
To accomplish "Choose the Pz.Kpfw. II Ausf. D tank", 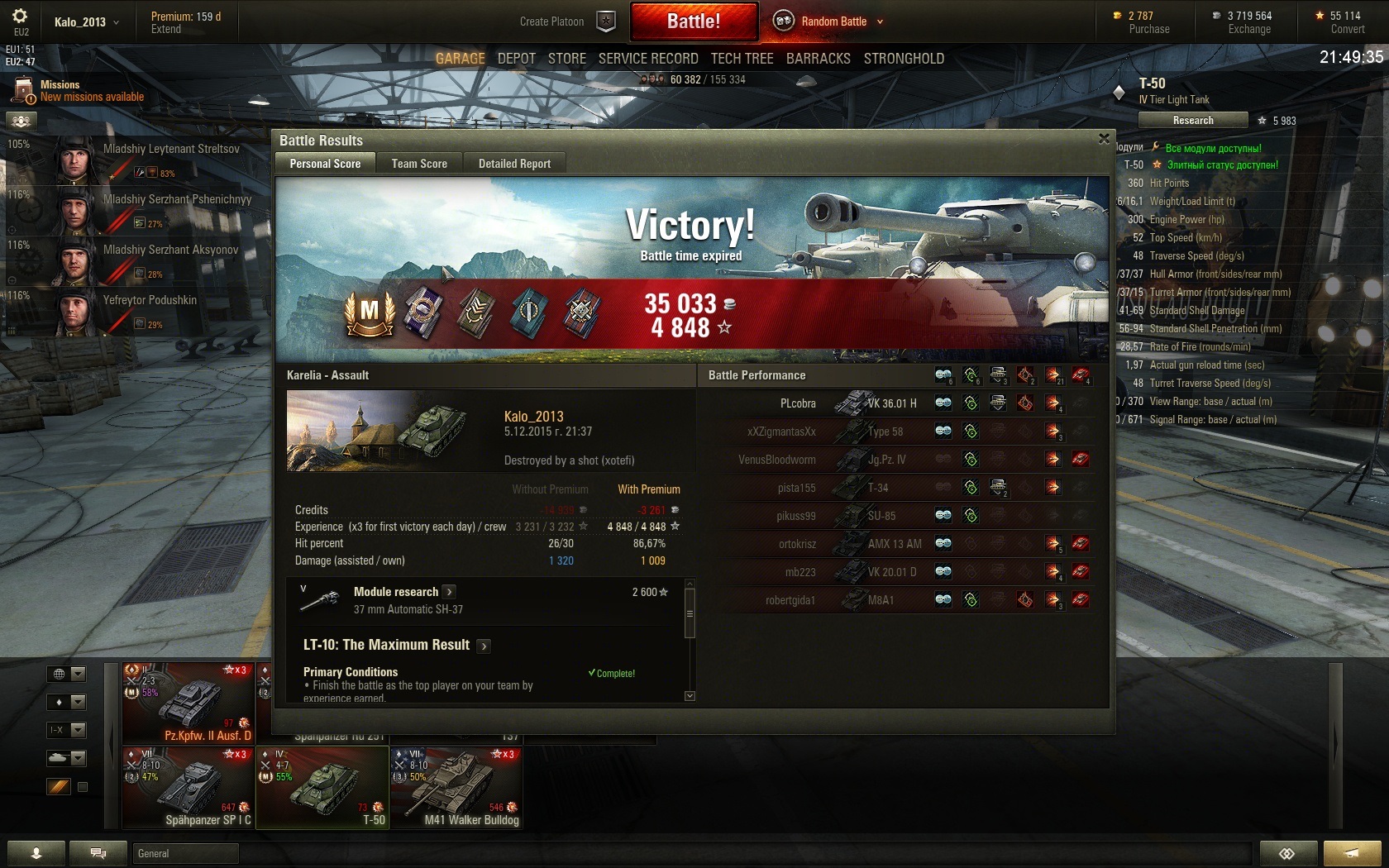I will click(189, 703).
